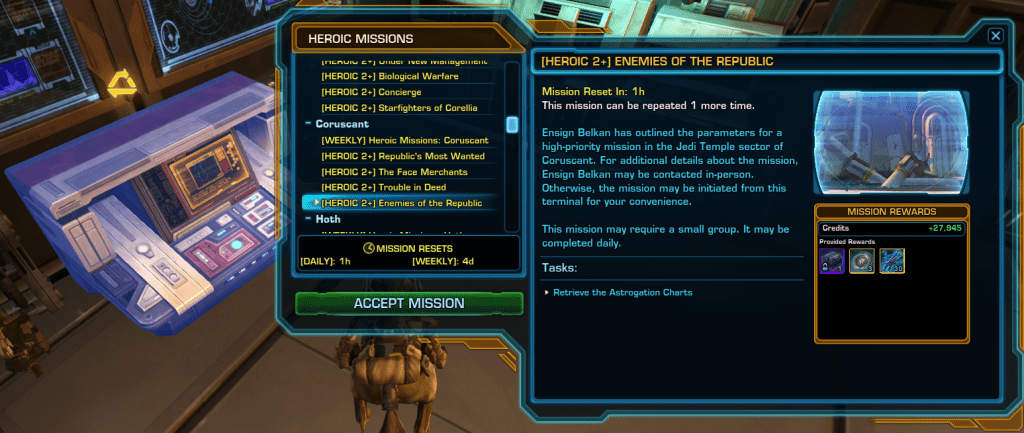Inspect the locked crate reward icon

click(x=832, y=261)
